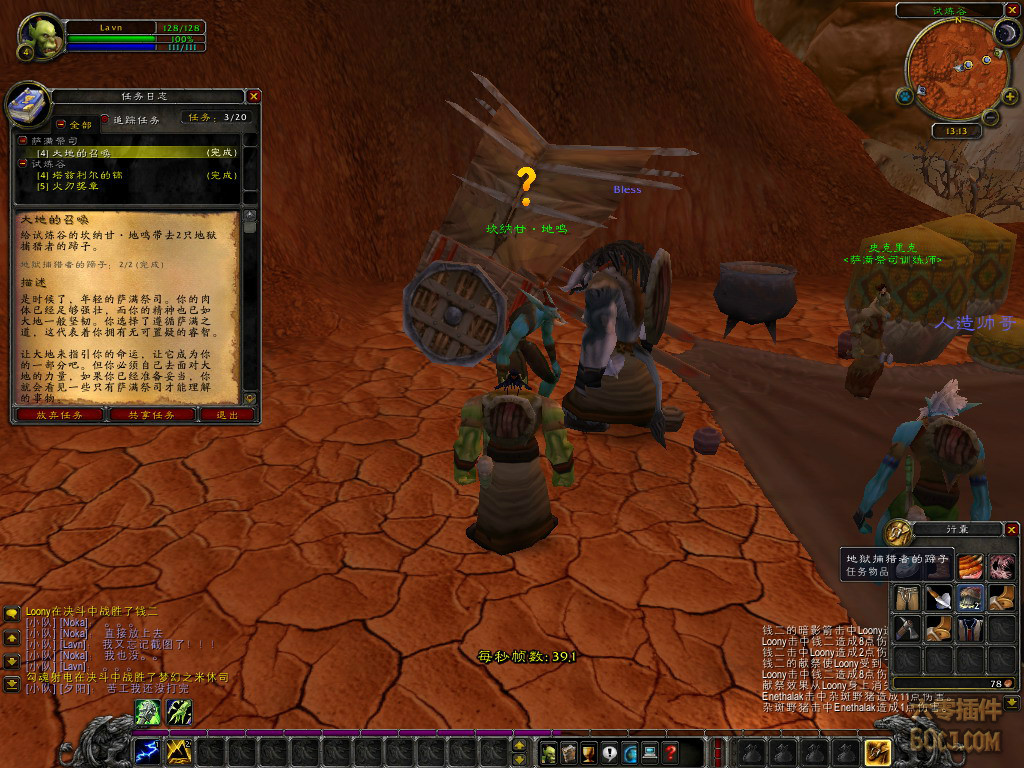Zoom out the minimap with the minus button
Image resolution: width=1024 pixels, height=768 pixels.
[989, 118]
